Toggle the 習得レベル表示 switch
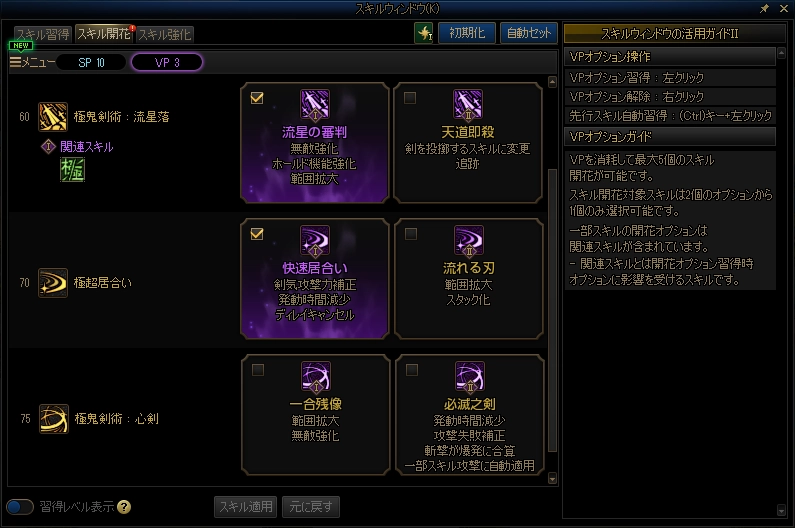795x528 pixels. pyautogui.click(x=19, y=506)
